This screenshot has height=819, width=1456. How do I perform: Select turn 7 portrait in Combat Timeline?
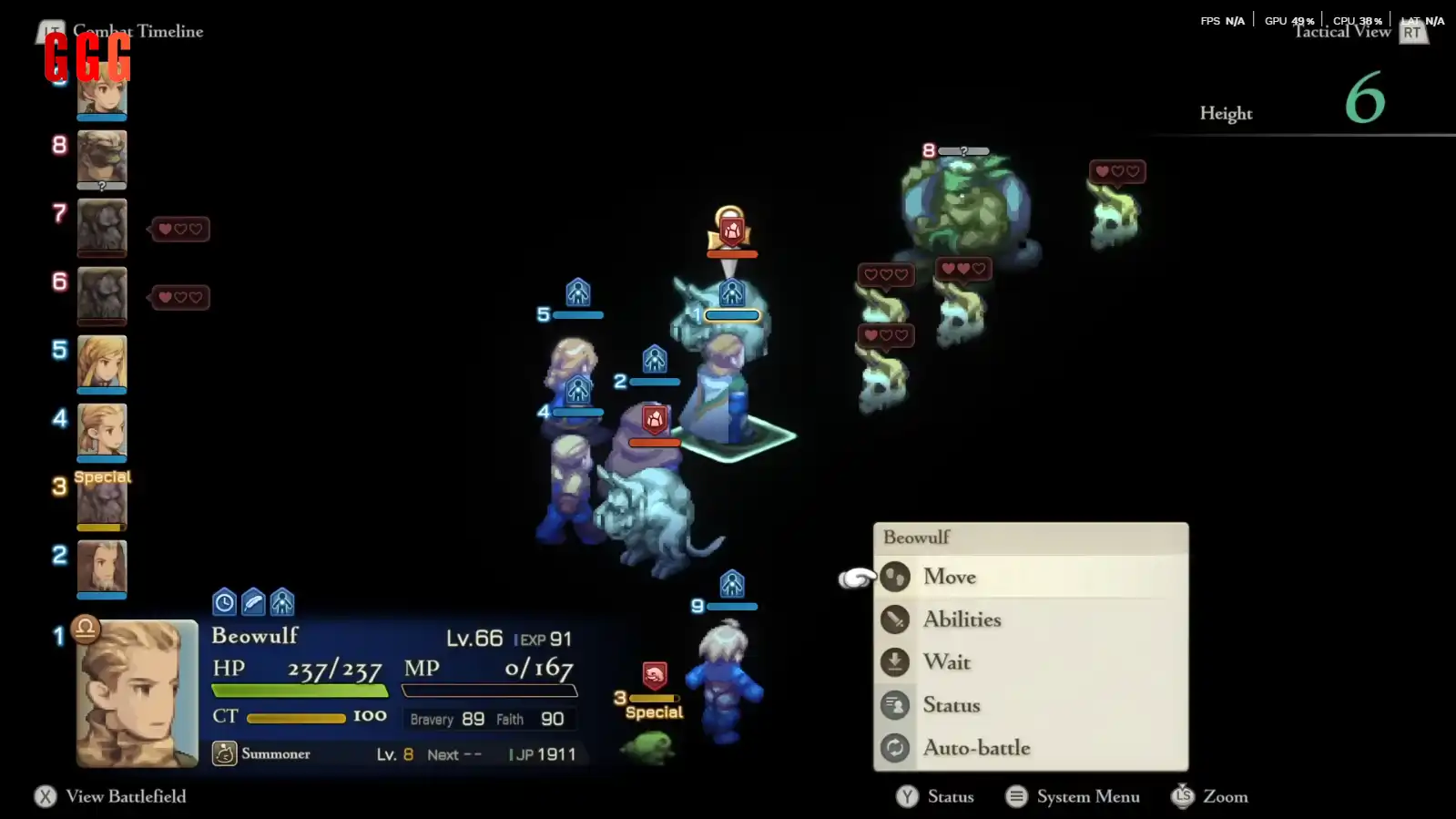coord(102,226)
